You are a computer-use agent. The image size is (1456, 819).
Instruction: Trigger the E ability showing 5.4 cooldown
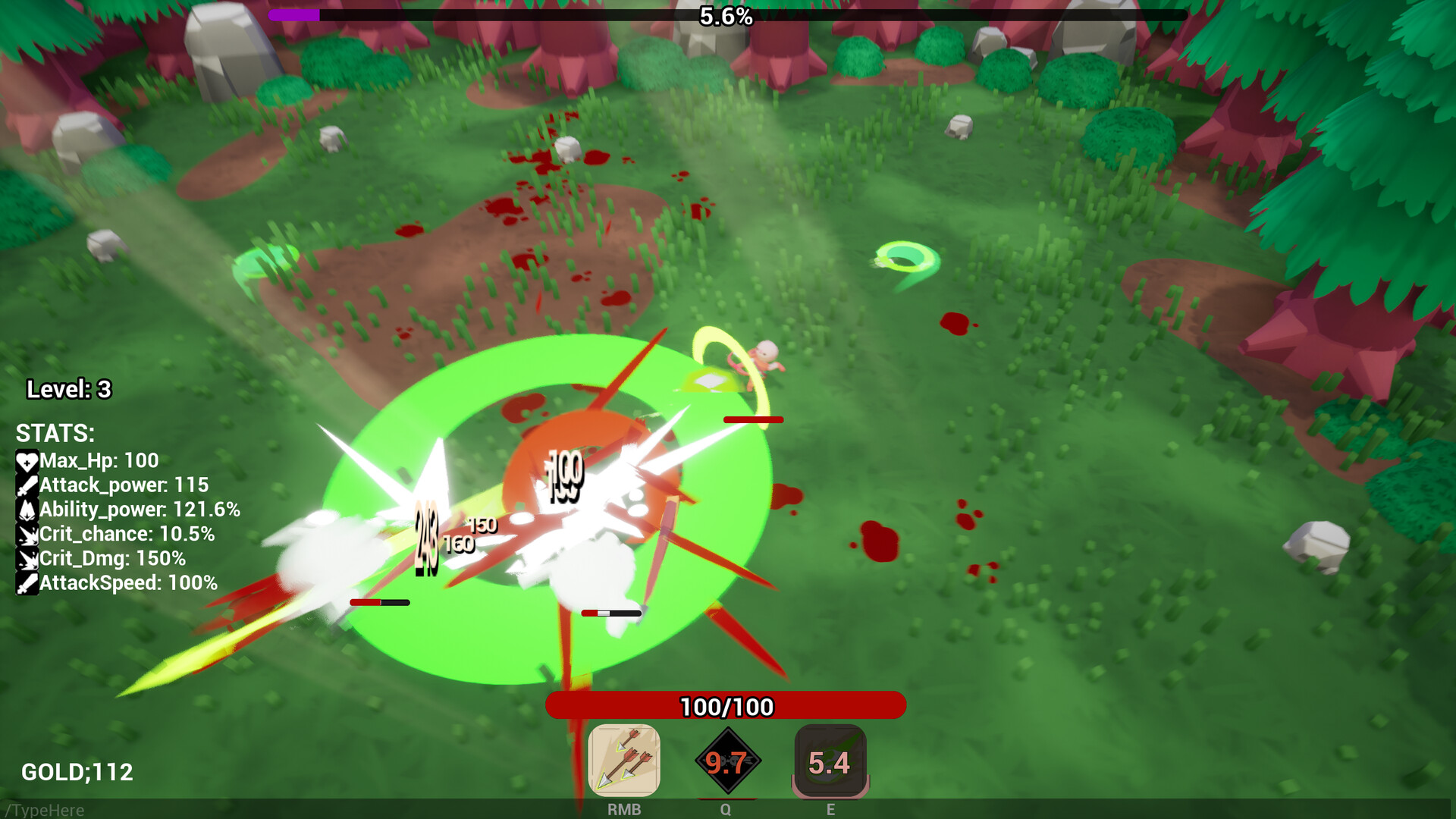[x=830, y=761]
